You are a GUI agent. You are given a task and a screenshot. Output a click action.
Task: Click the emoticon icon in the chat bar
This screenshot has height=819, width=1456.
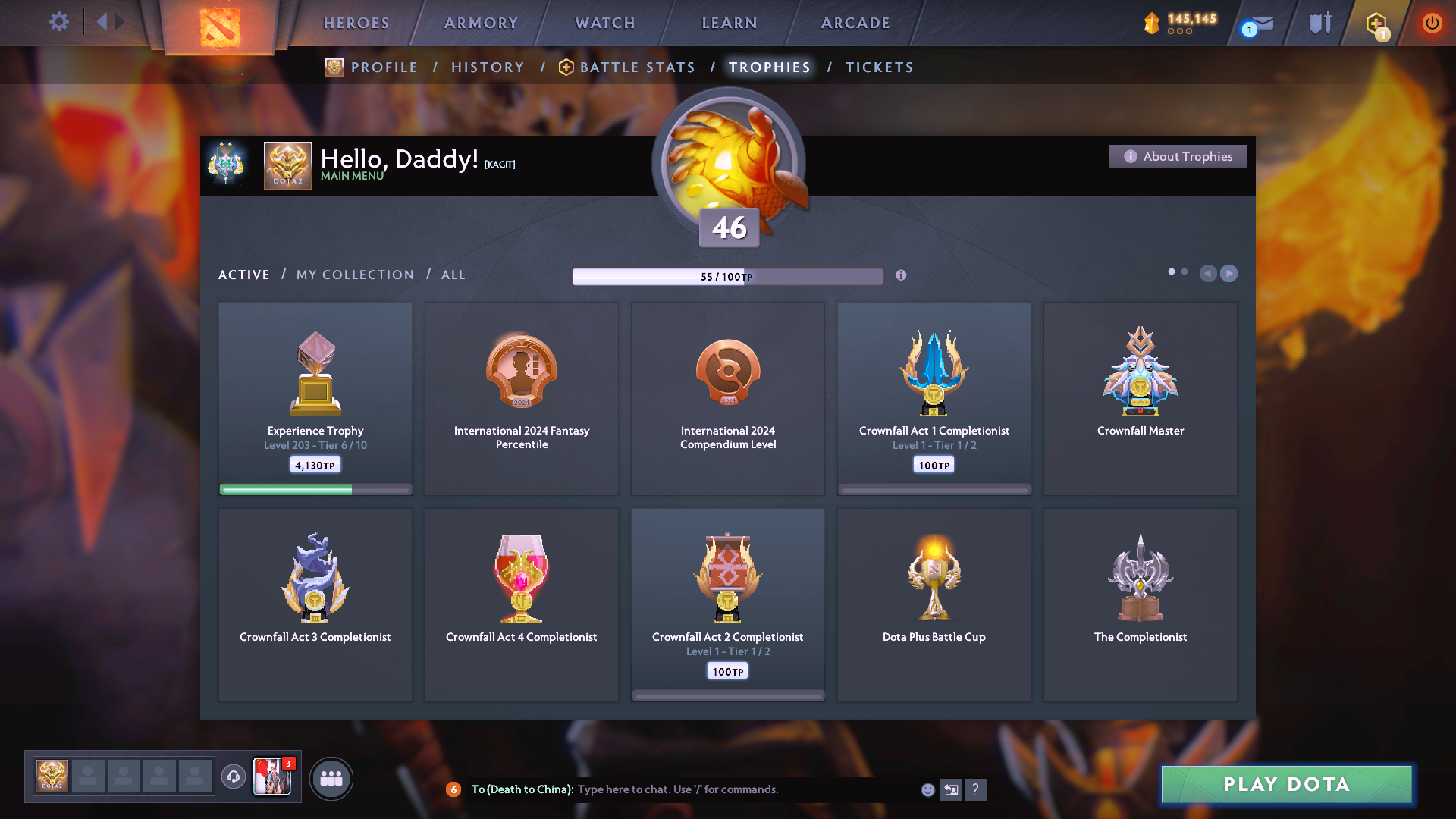point(927,789)
